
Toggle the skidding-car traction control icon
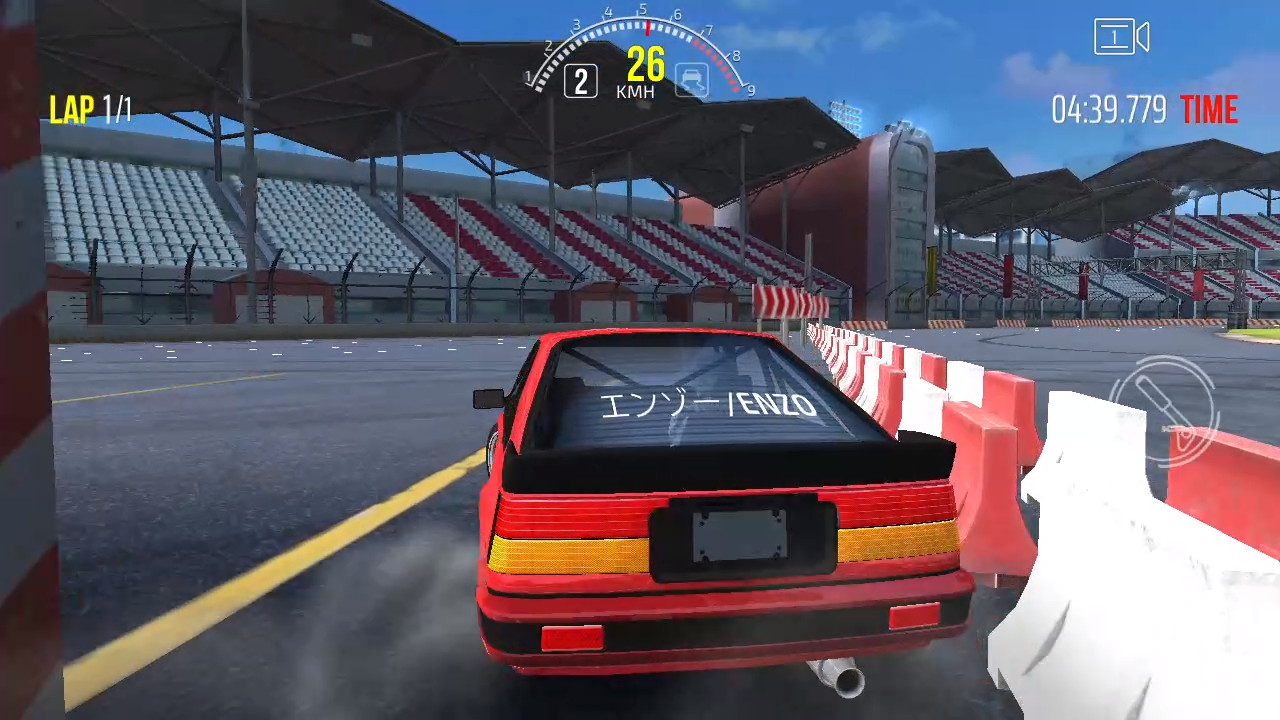pos(691,80)
